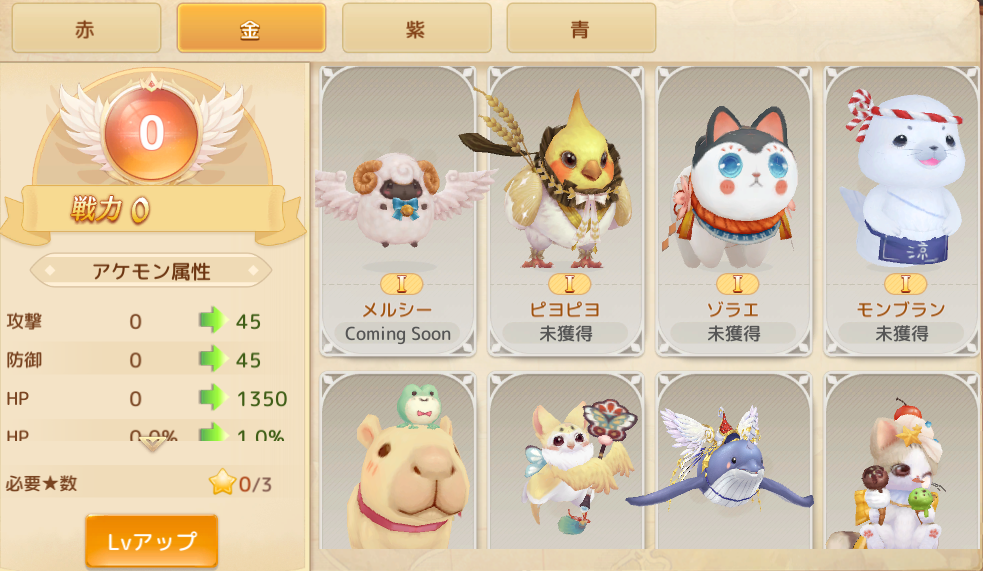
Task: Tap the Lvアップ button
Action: click(x=151, y=541)
